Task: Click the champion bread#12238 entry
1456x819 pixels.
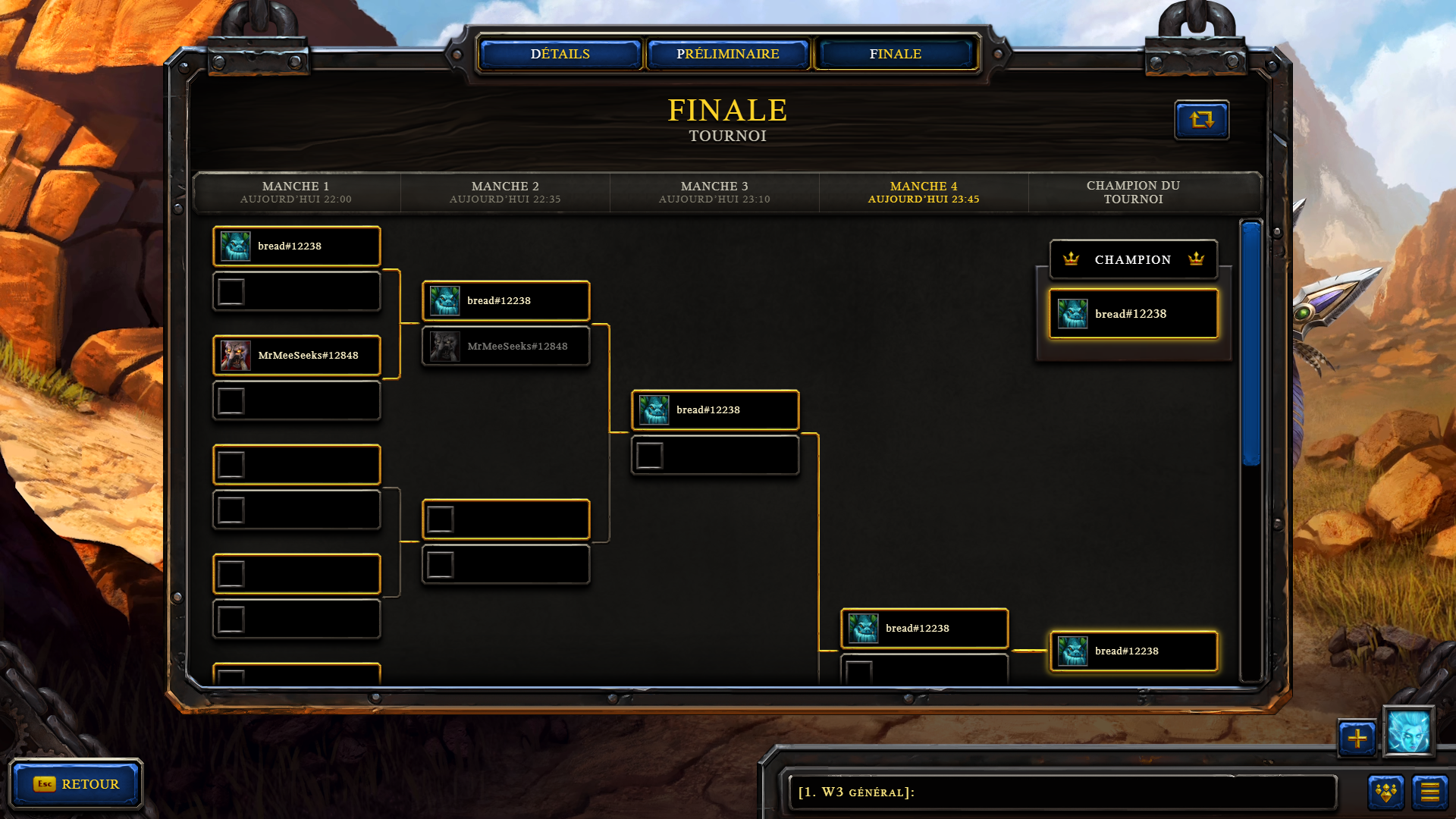Action: click(1133, 314)
